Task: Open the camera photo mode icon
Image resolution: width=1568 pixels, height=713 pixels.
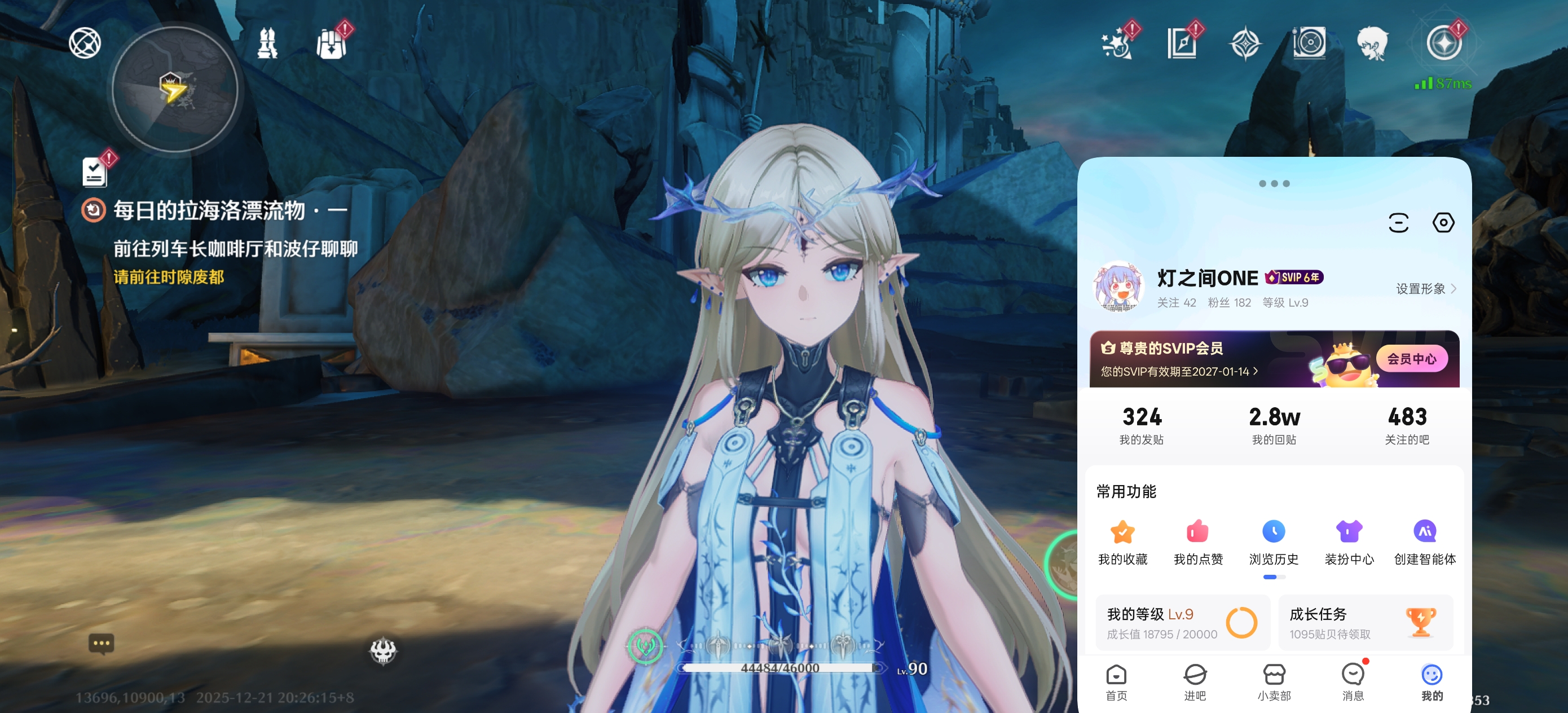Action: coord(1309,44)
